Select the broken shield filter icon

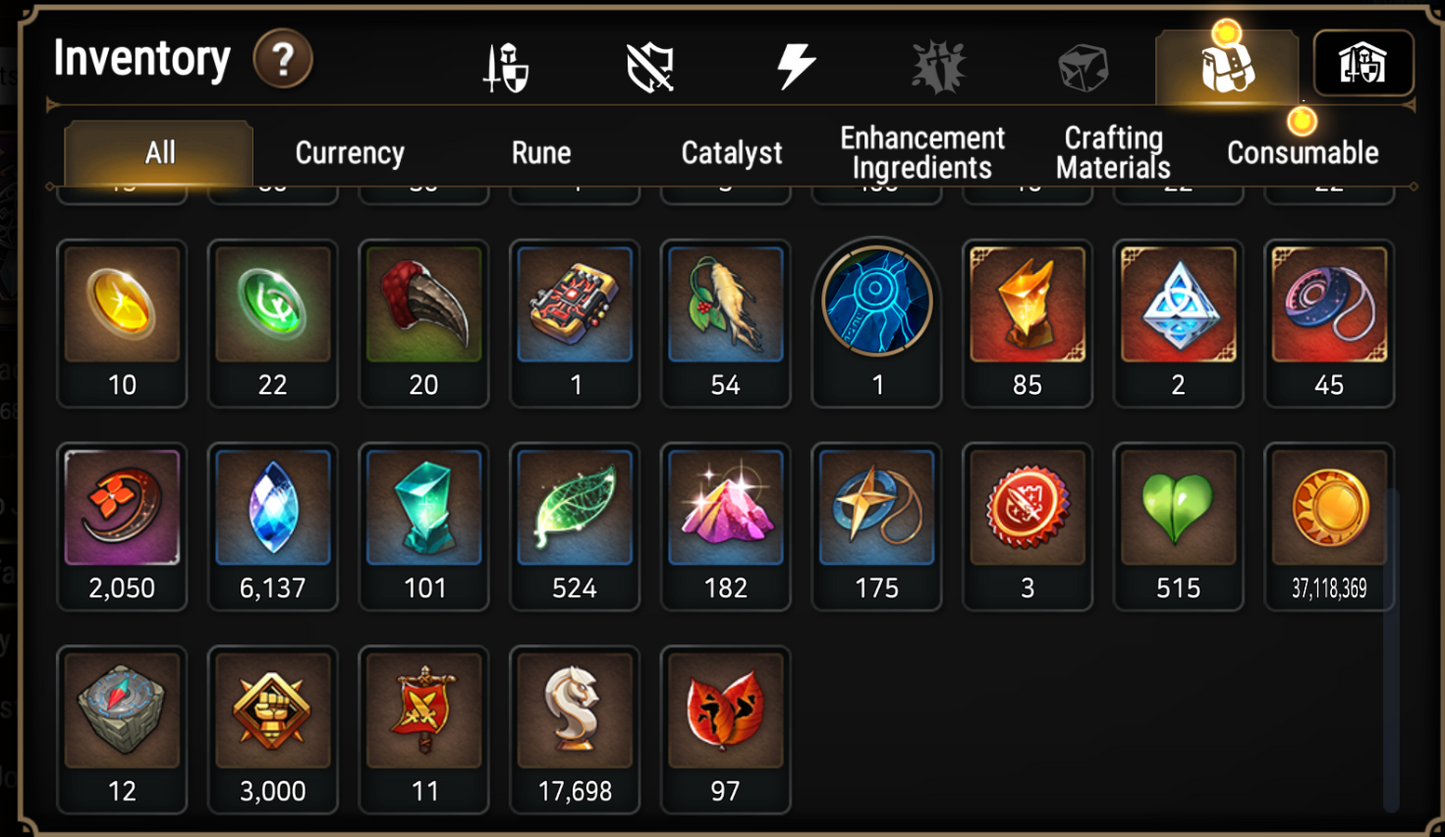click(651, 62)
